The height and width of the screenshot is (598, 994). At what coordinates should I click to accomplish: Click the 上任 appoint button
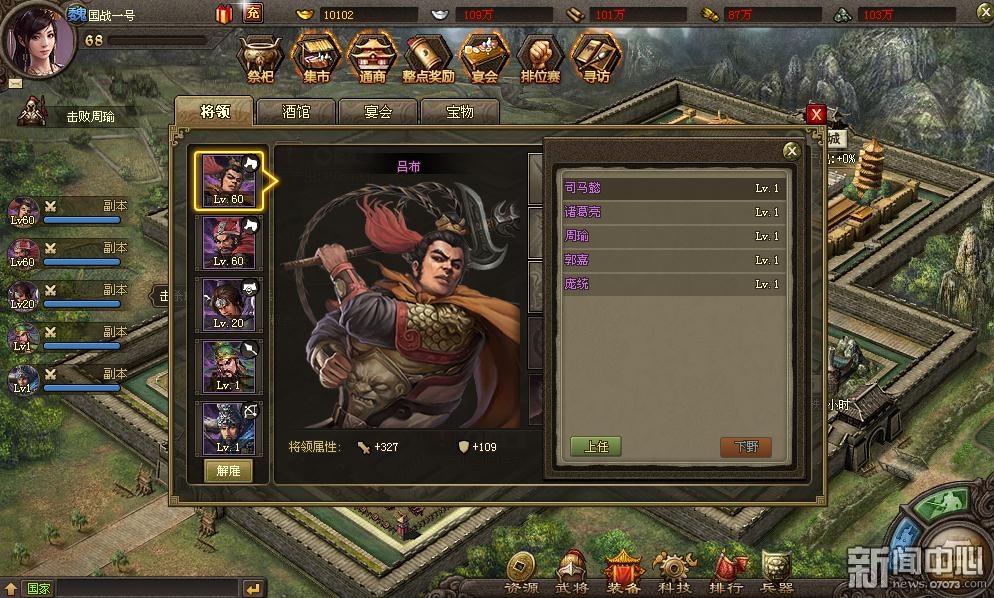tap(596, 446)
